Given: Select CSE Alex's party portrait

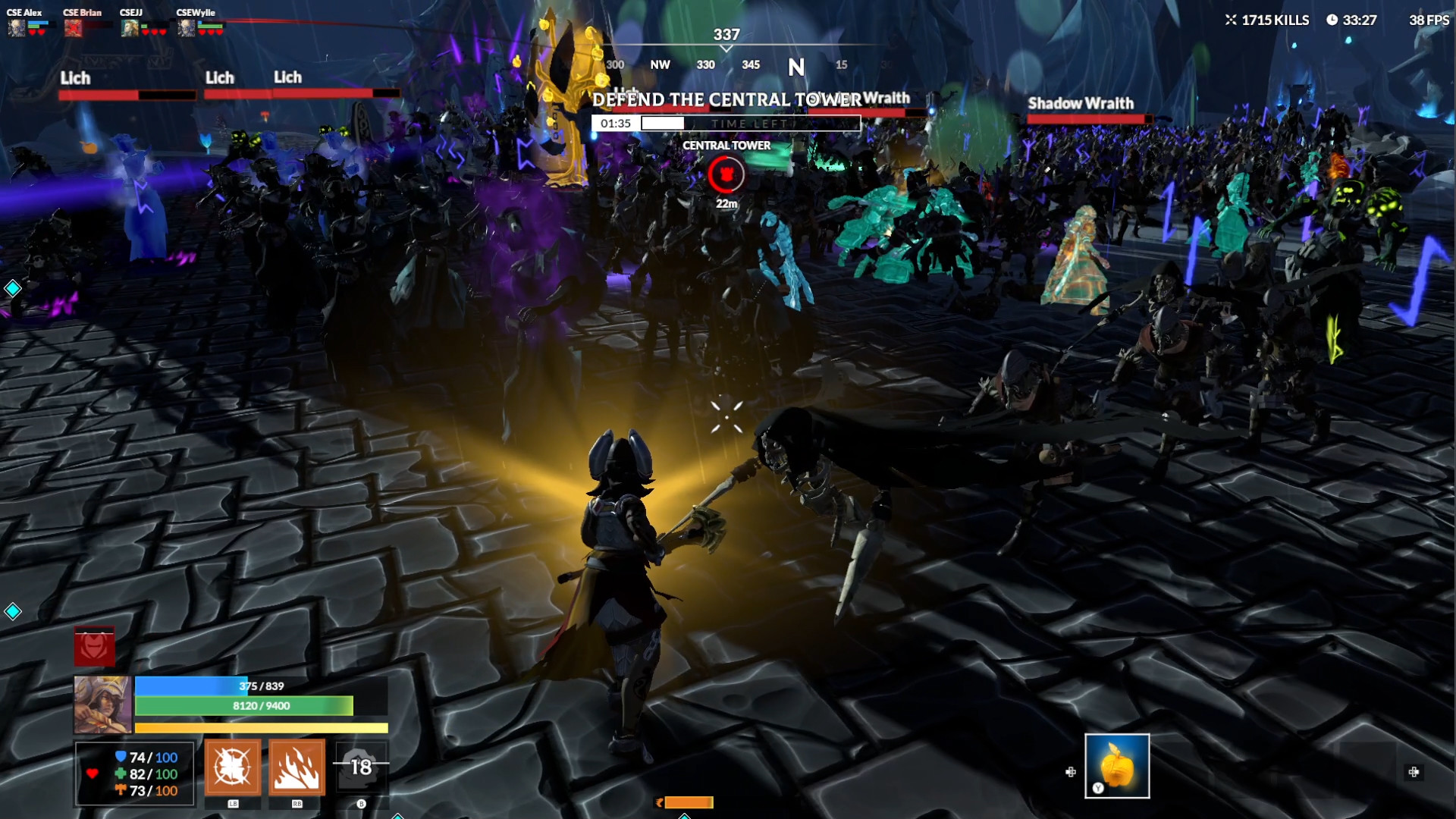Looking at the screenshot, I should pyautogui.click(x=15, y=27).
